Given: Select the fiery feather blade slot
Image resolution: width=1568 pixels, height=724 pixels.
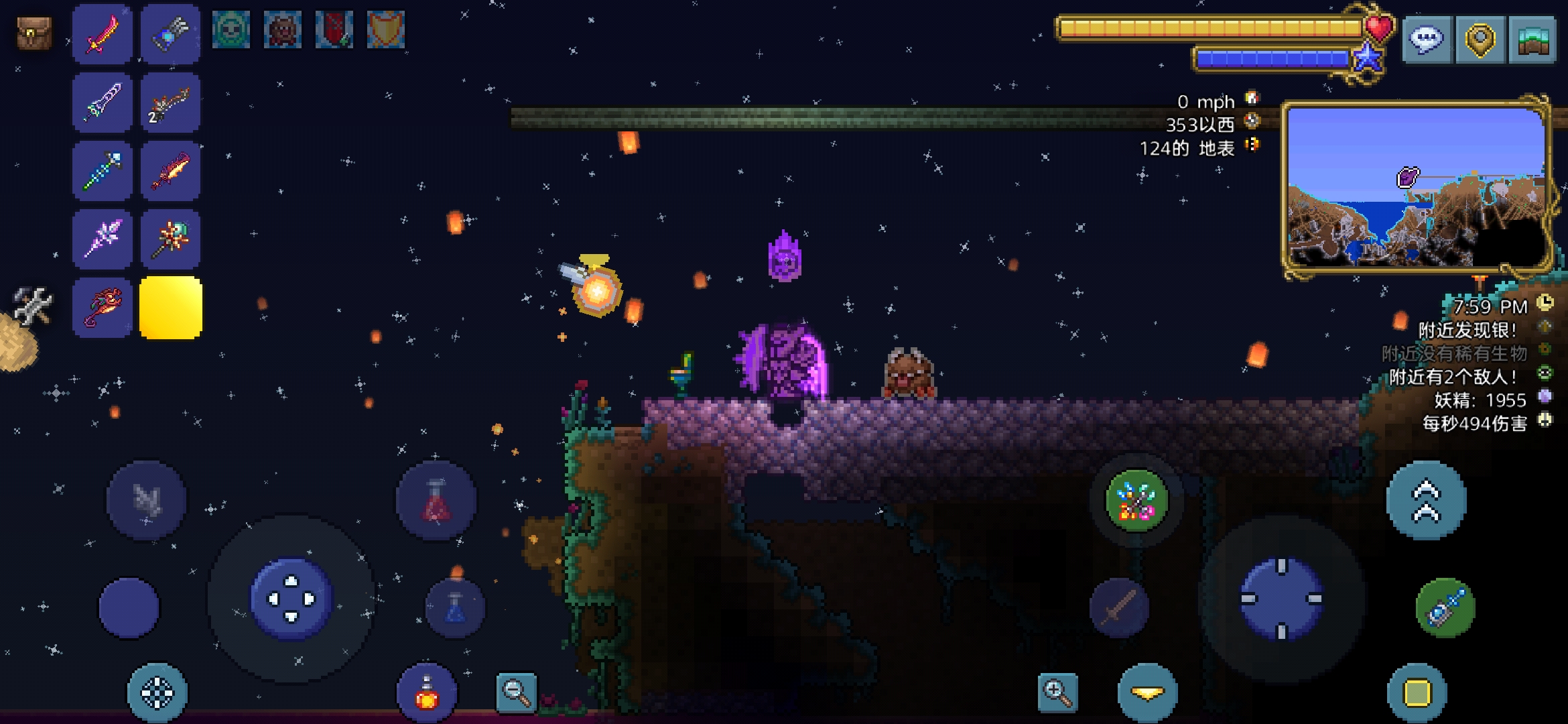Looking at the screenshot, I should tap(171, 171).
